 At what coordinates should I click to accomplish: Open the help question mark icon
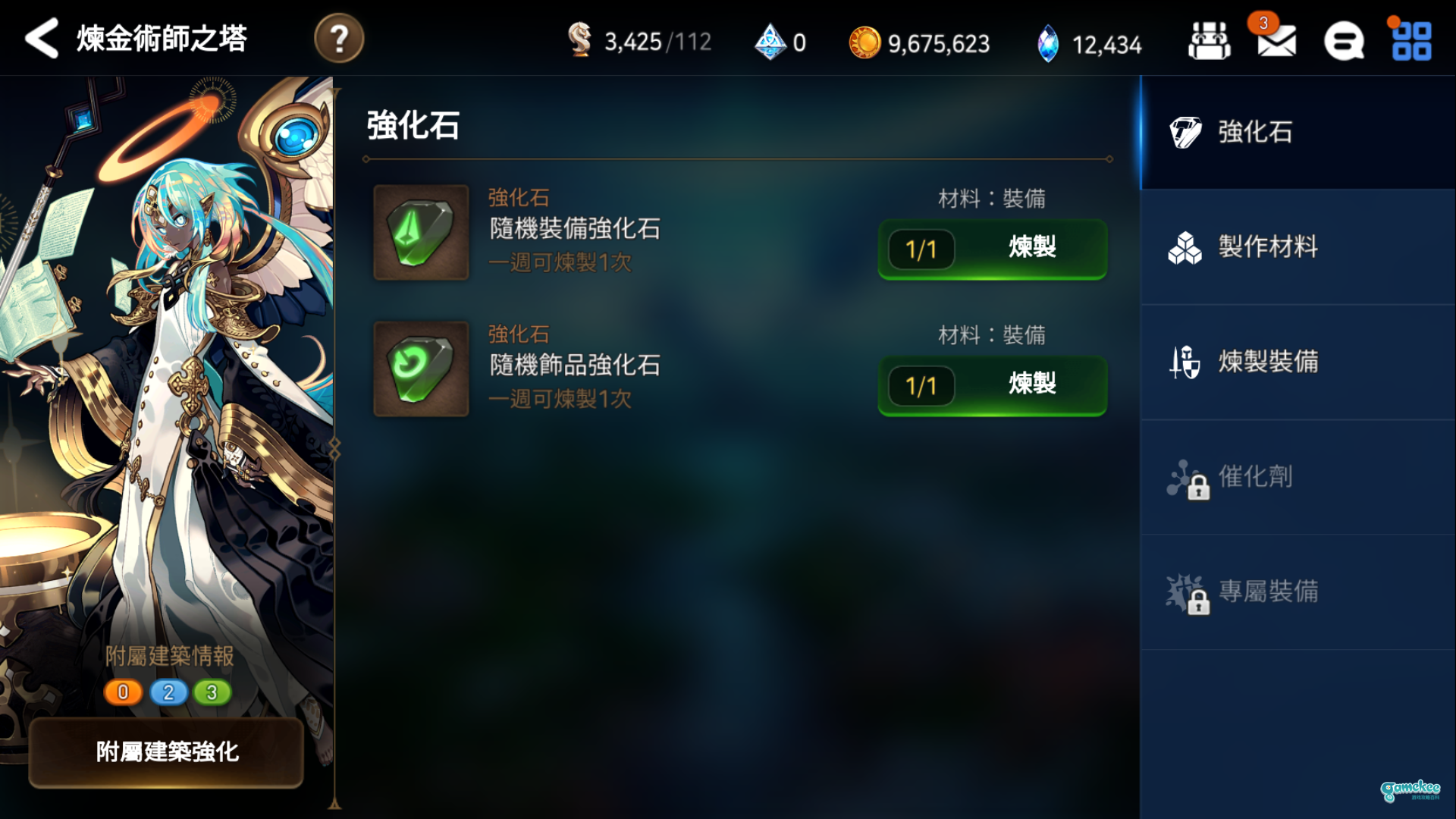coord(339,38)
